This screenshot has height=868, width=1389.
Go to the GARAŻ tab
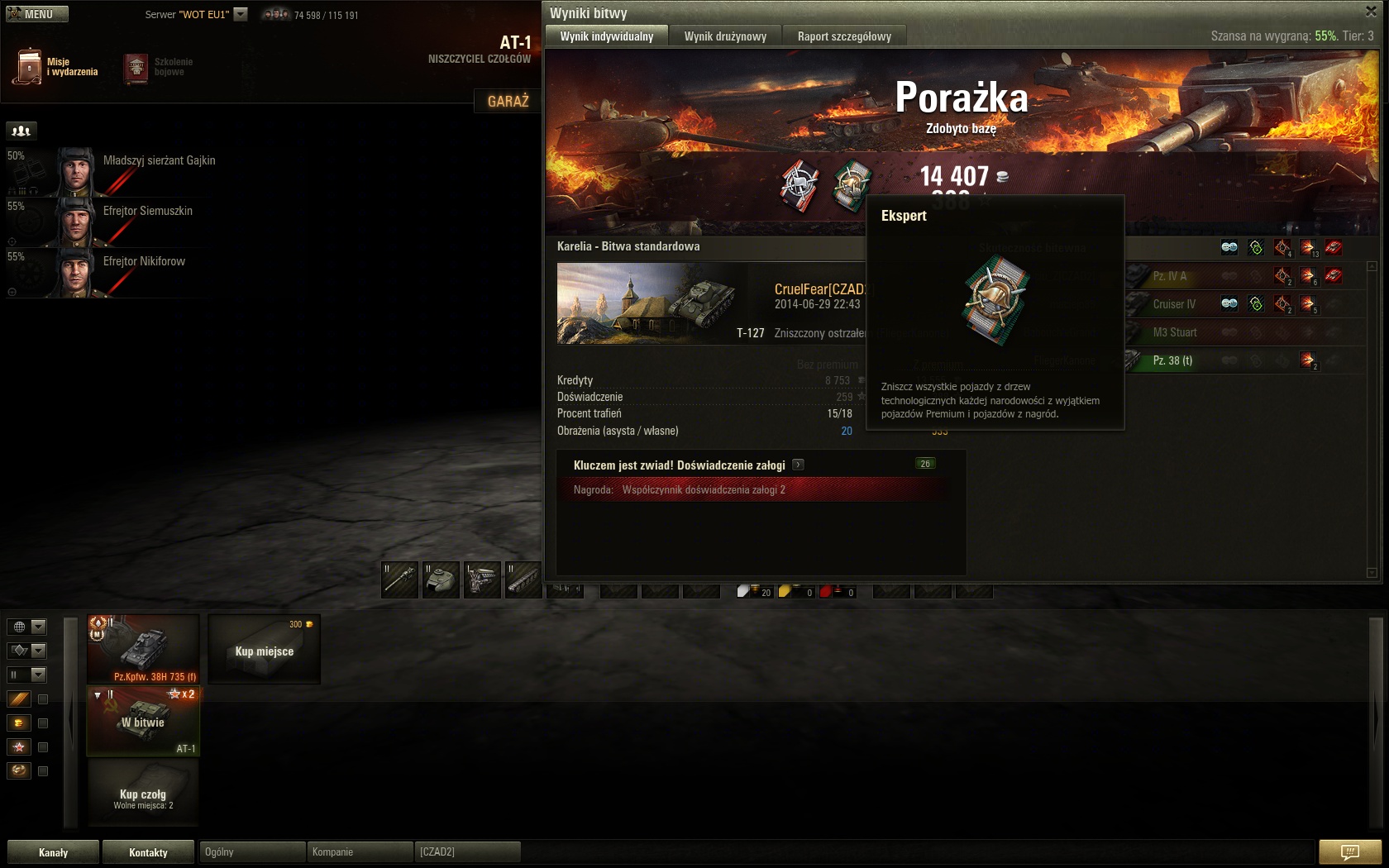tap(508, 101)
